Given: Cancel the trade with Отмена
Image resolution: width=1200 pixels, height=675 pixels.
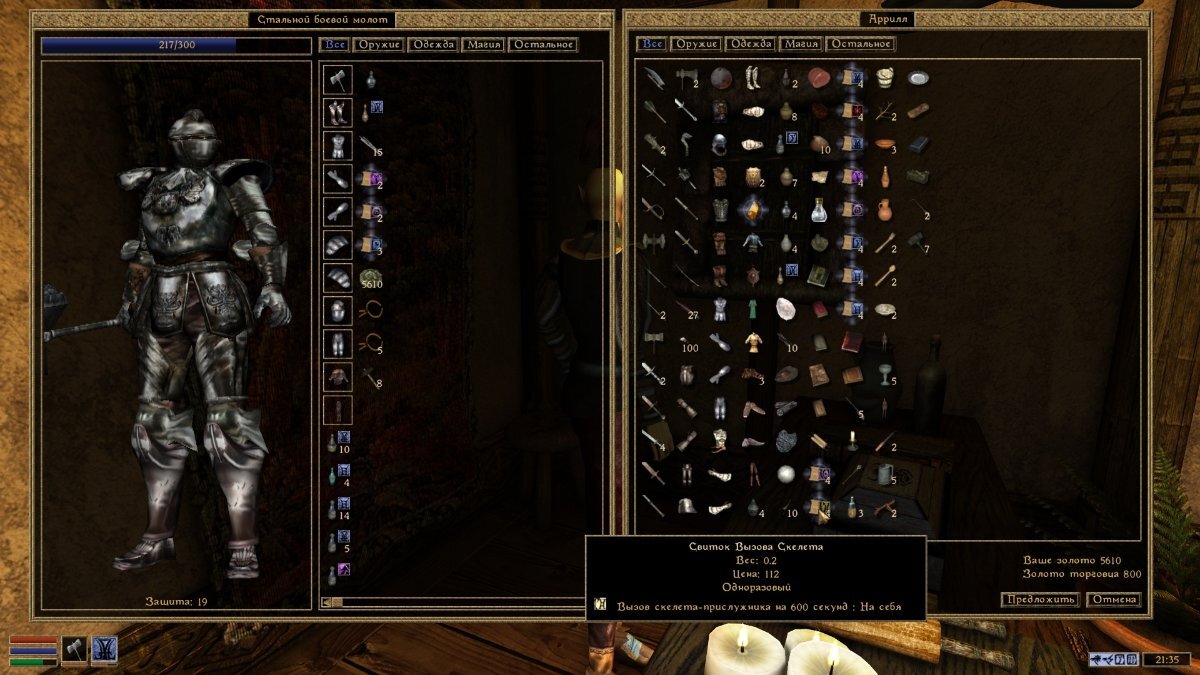Looking at the screenshot, I should [1114, 599].
